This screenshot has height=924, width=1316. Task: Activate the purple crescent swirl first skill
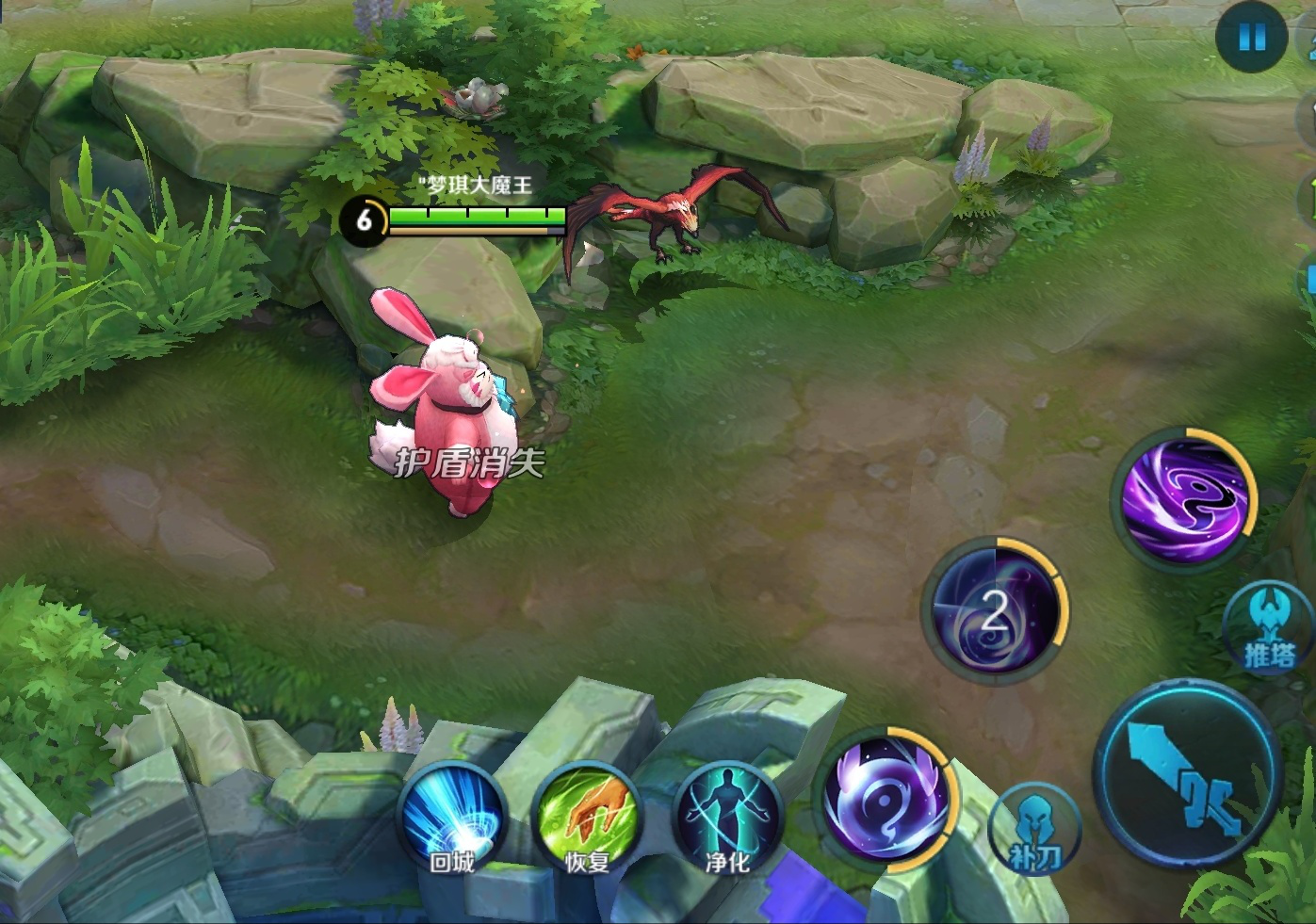click(885, 799)
